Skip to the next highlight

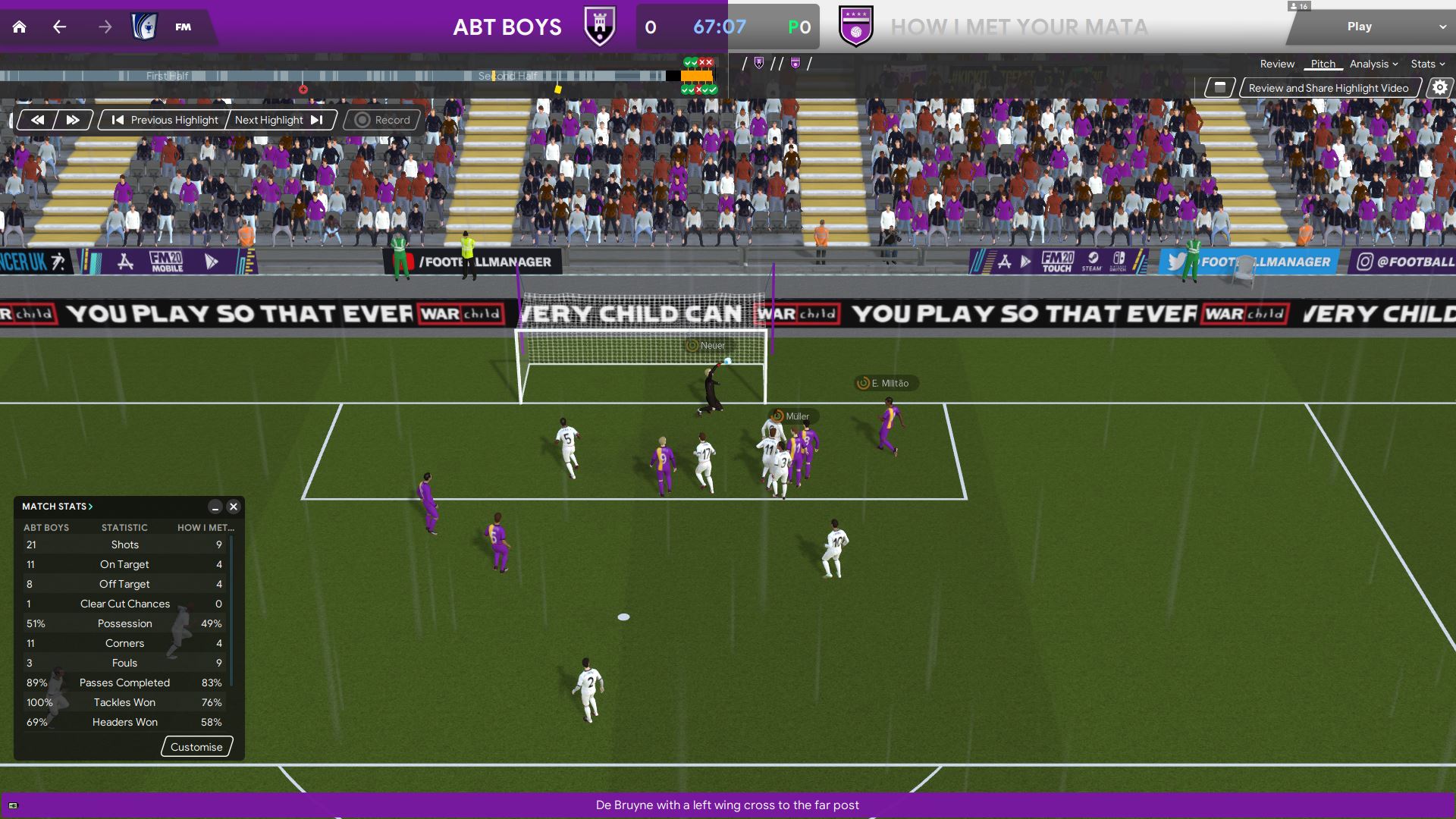279,120
